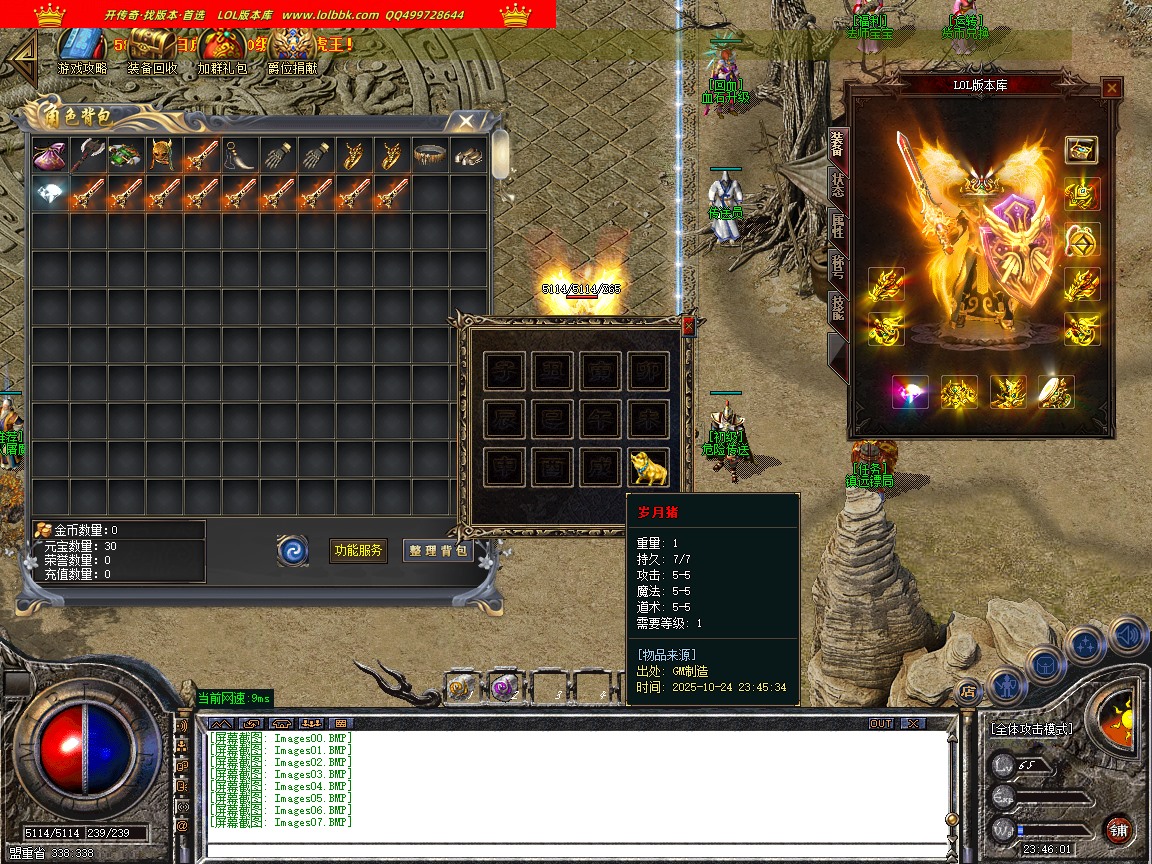The height and width of the screenshot is (864, 1152).
Task: Open the 游戏攻略 game guide icon
Action: [82, 48]
